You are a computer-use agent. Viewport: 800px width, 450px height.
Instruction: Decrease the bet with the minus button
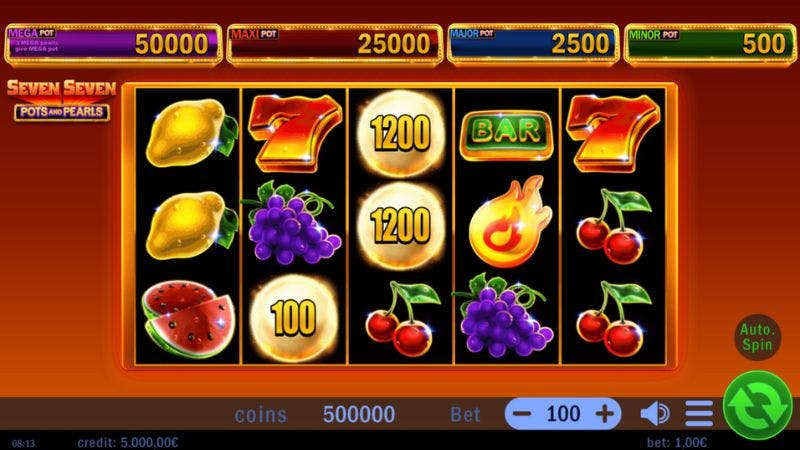(523, 413)
